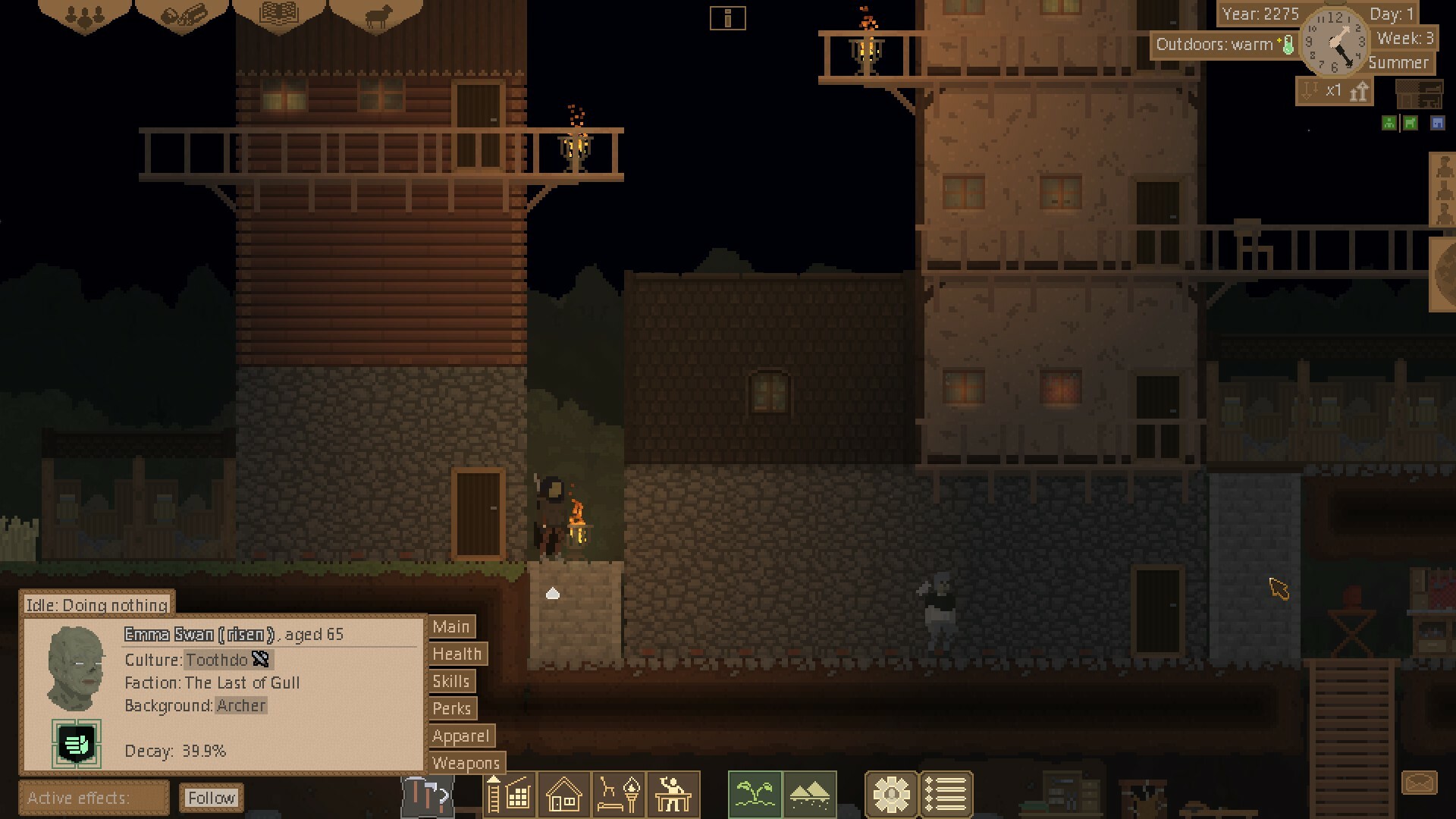Expand the info banner at top center
The width and height of the screenshot is (1456, 819).
click(x=728, y=17)
